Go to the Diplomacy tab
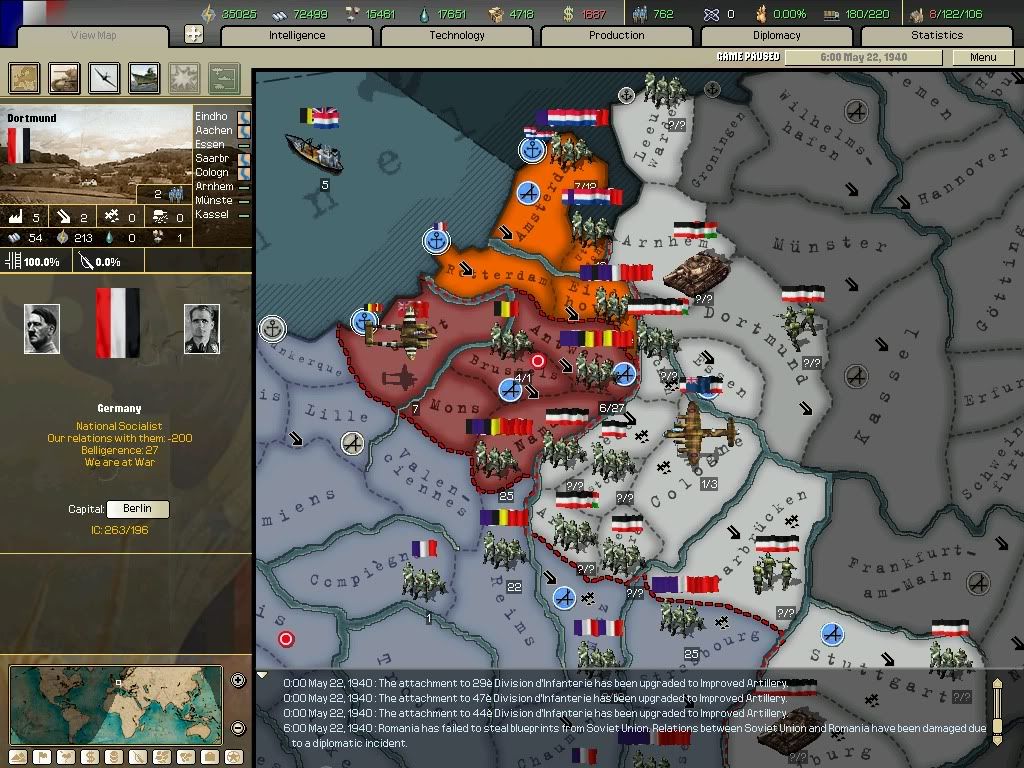 point(777,35)
